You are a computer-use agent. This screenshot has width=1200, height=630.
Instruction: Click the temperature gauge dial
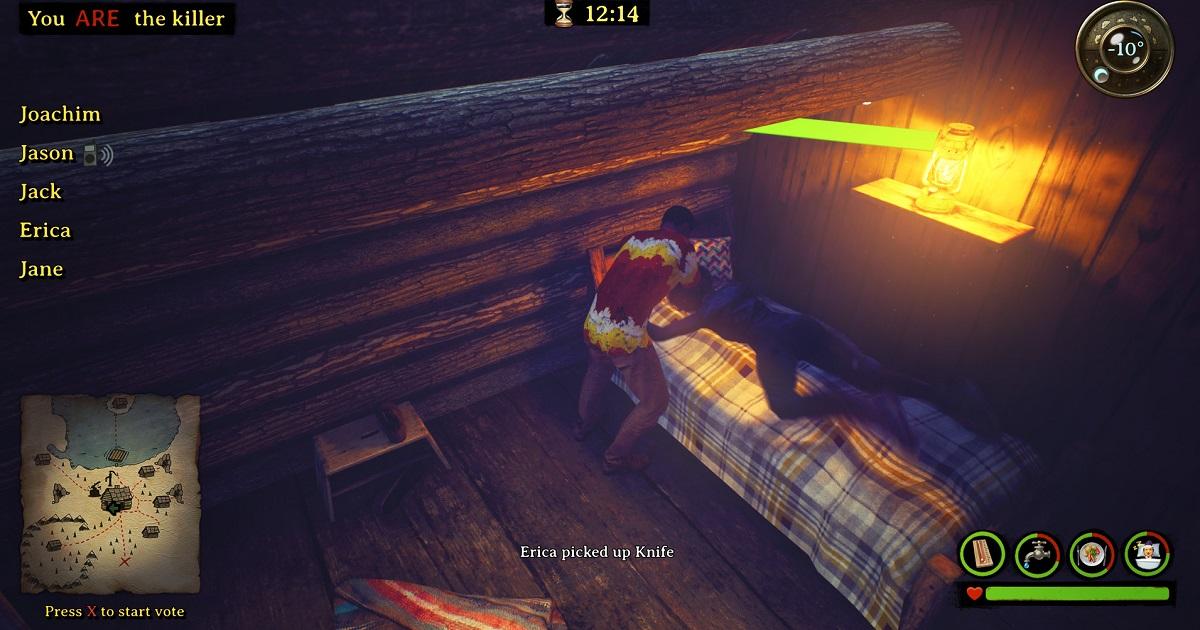click(1125, 47)
